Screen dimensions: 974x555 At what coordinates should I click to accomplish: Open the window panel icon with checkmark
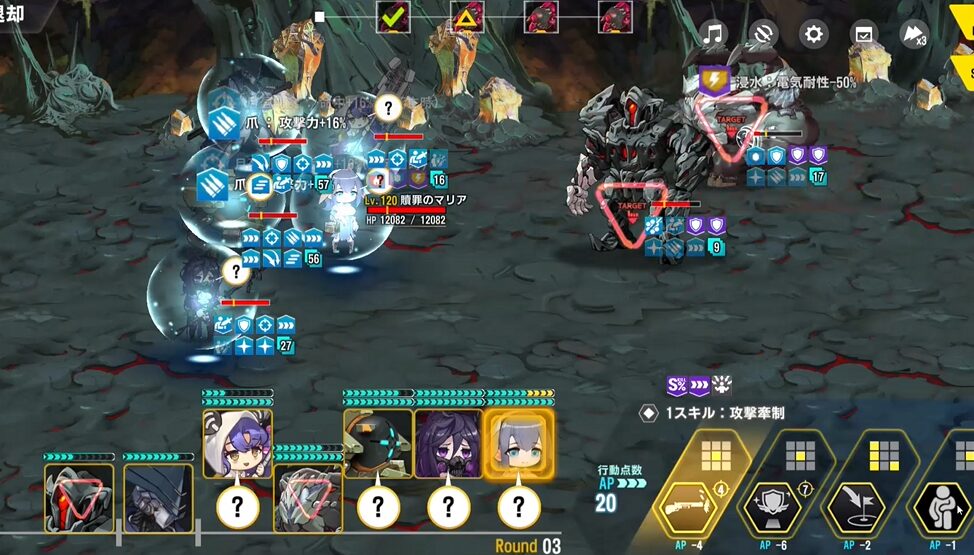point(864,35)
